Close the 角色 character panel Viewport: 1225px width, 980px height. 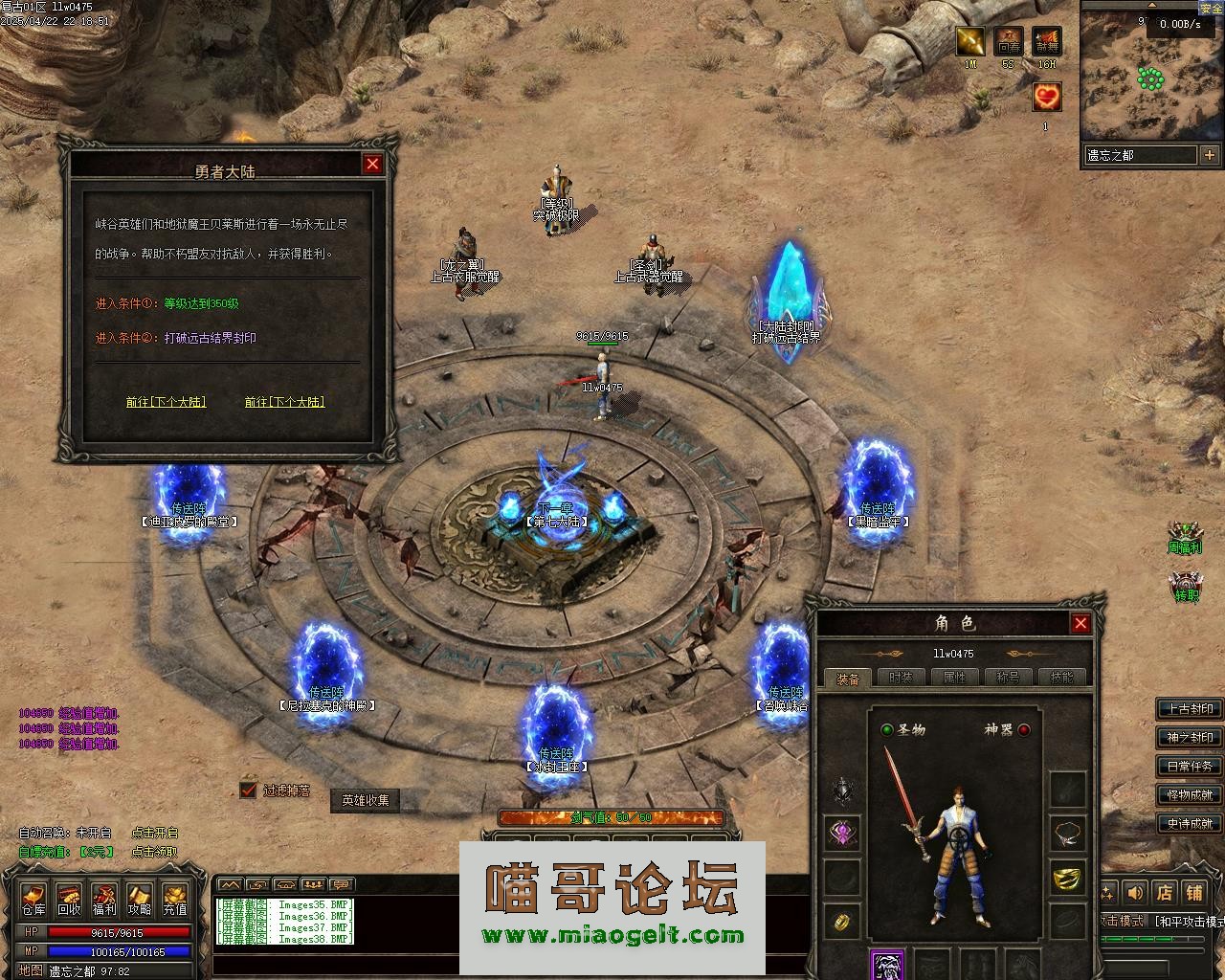click(x=1080, y=623)
